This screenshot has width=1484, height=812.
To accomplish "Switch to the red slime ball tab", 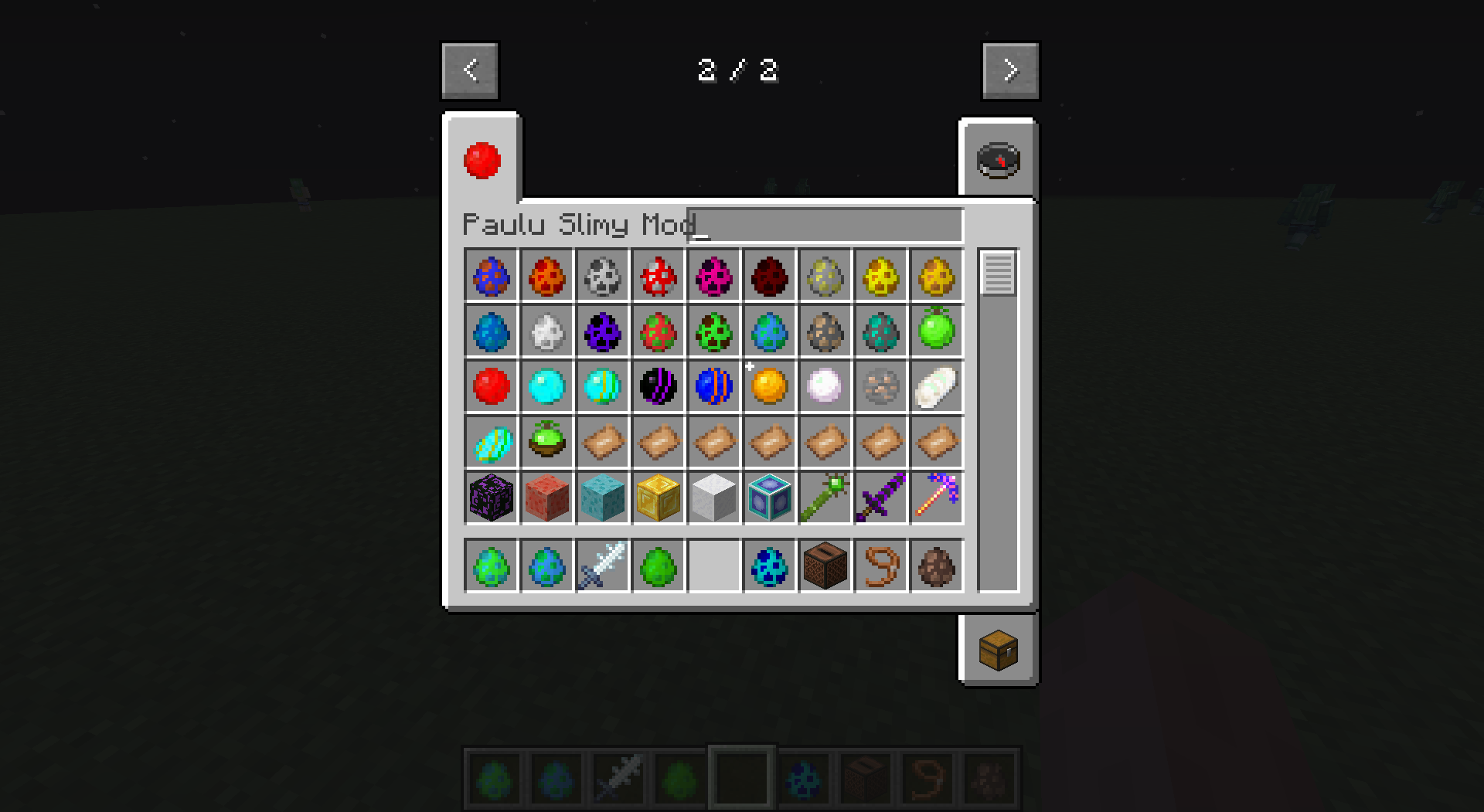I will click(x=481, y=160).
